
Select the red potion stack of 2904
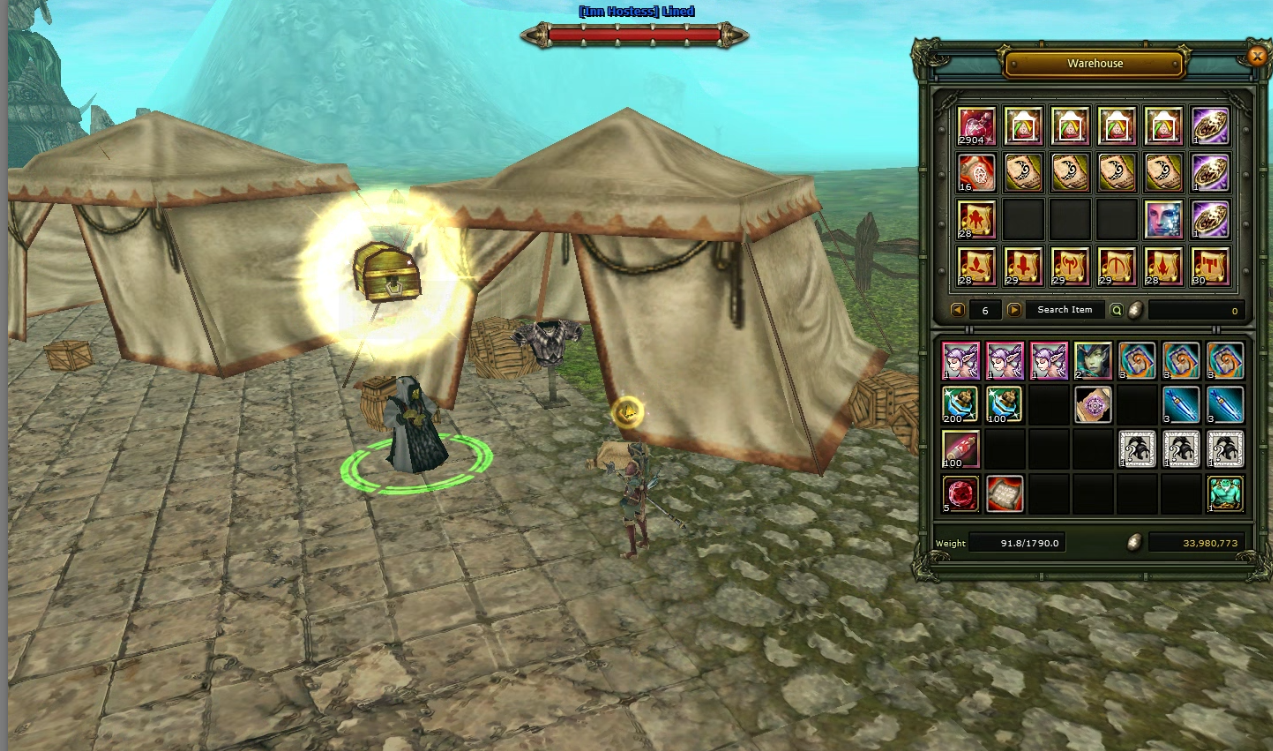click(x=977, y=127)
